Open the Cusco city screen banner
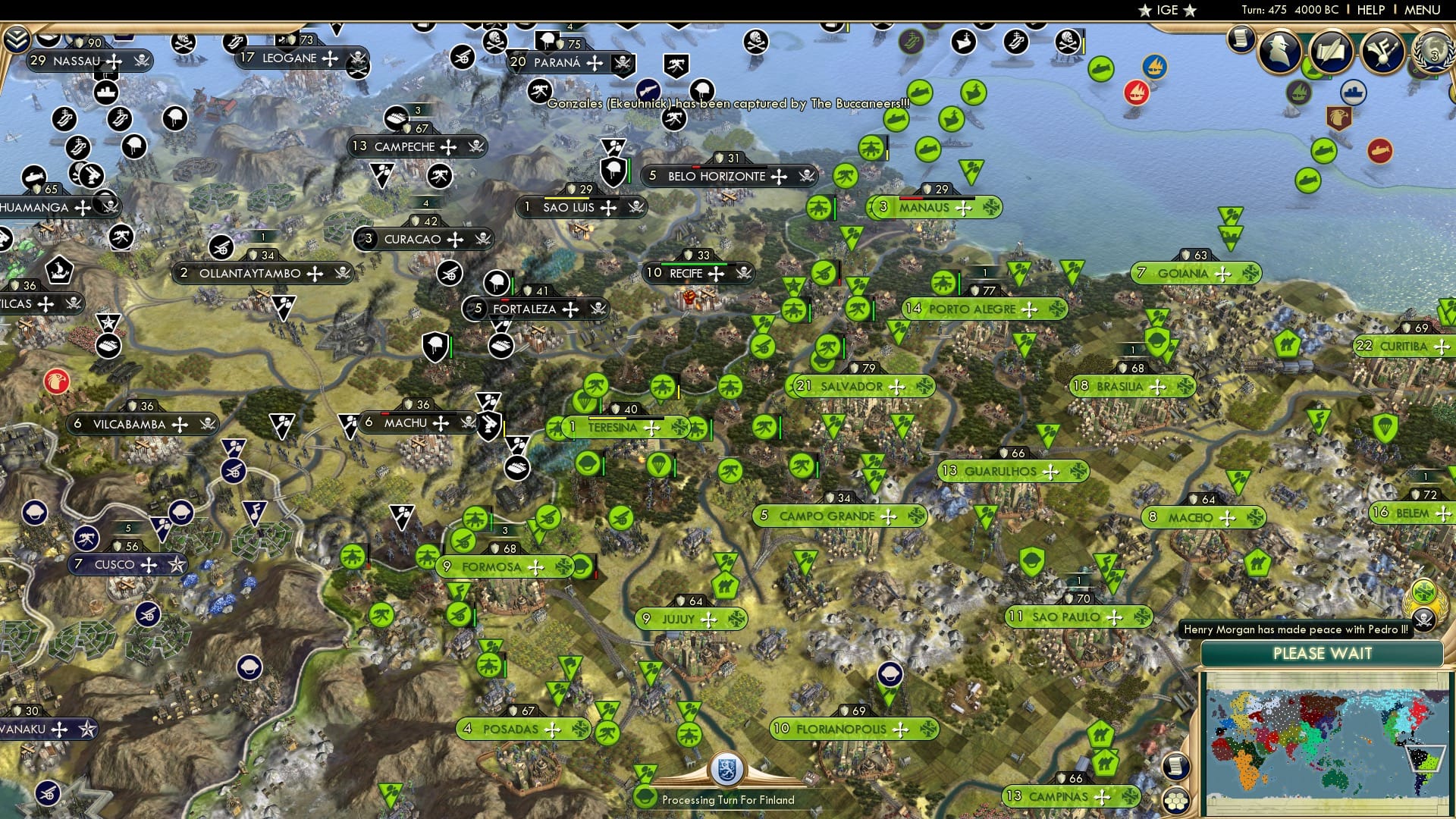Image resolution: width=1456 pixels, height=819 pixels. click(115, 564)
